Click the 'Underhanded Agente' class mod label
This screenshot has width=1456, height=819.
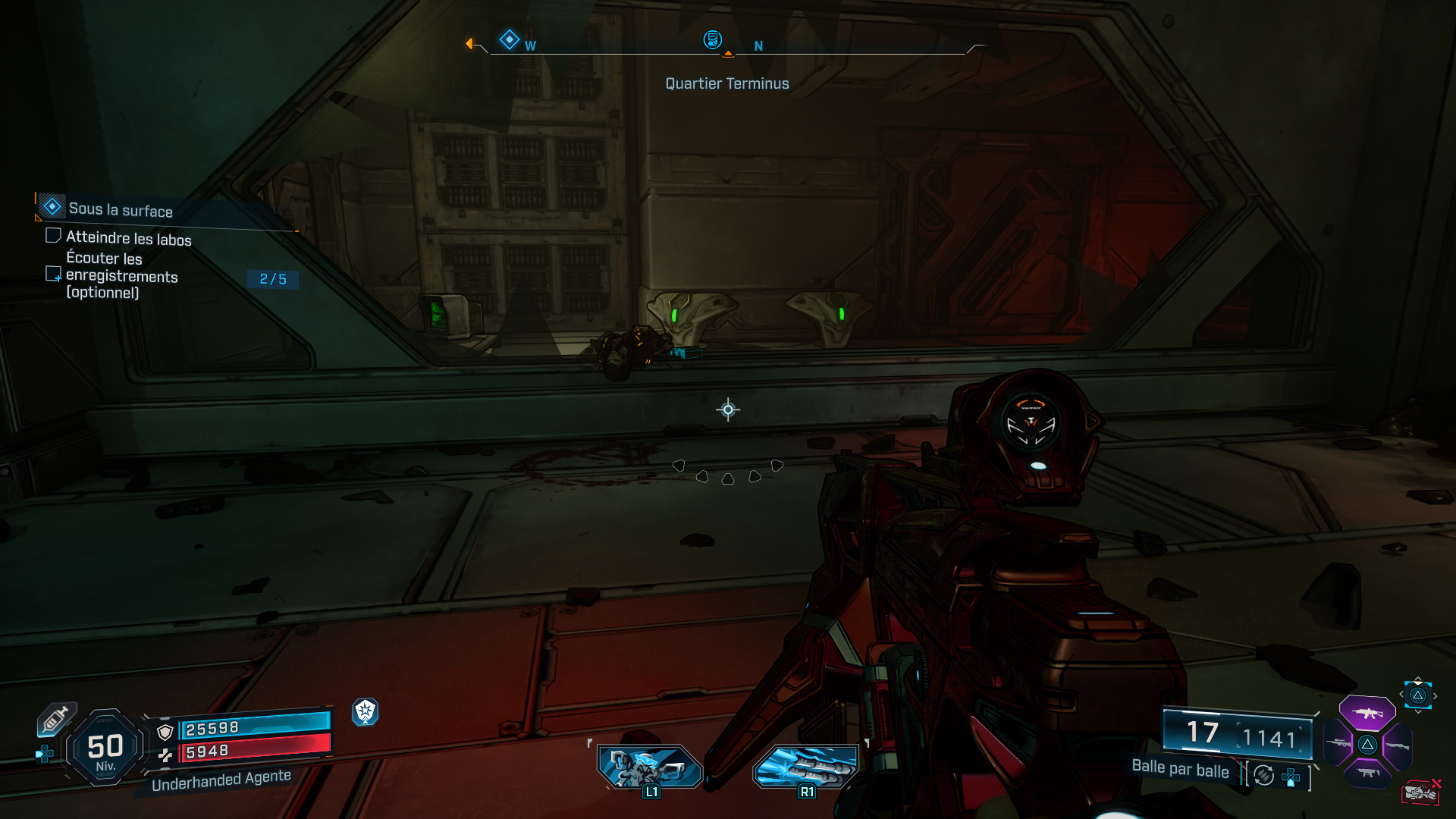(221, 778)
